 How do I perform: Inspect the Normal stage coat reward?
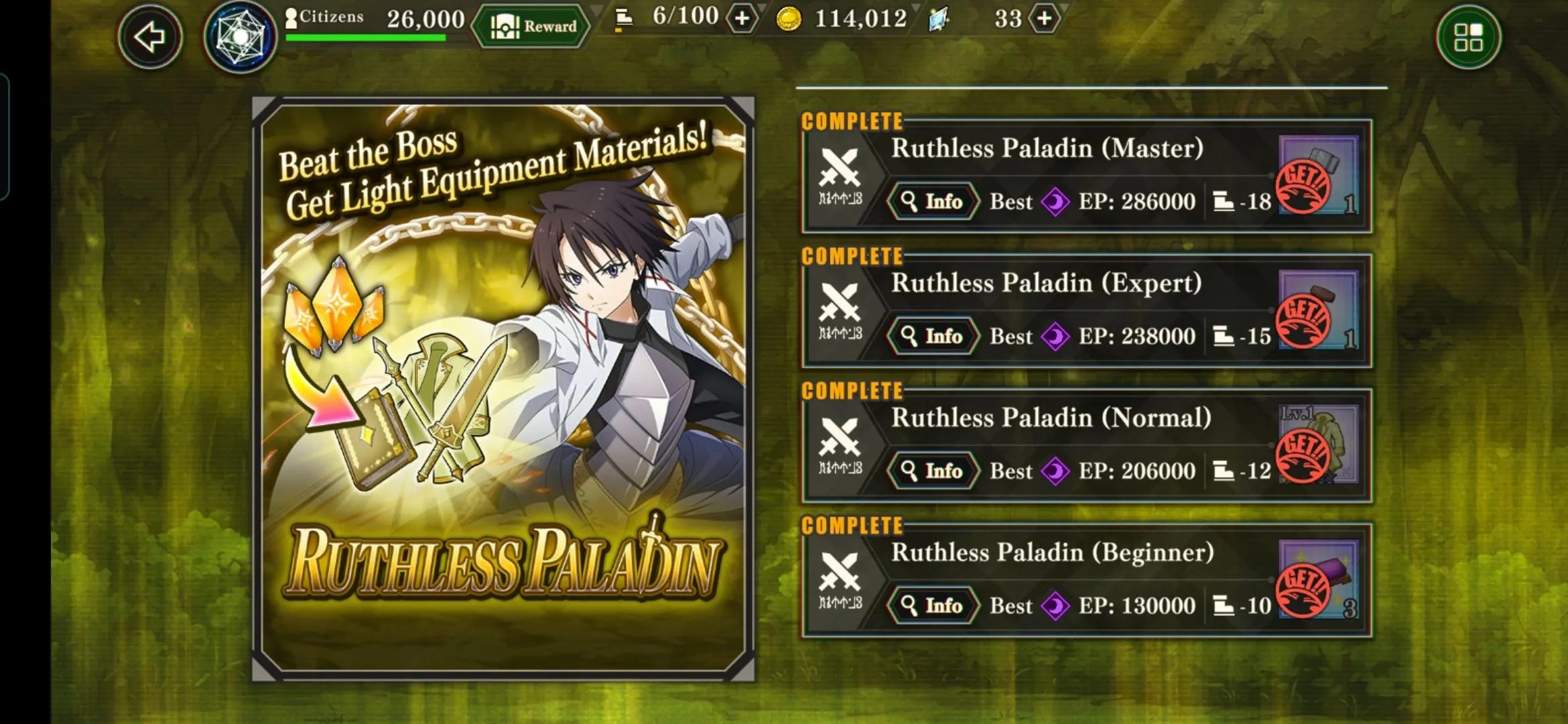tap(1318, 444)
